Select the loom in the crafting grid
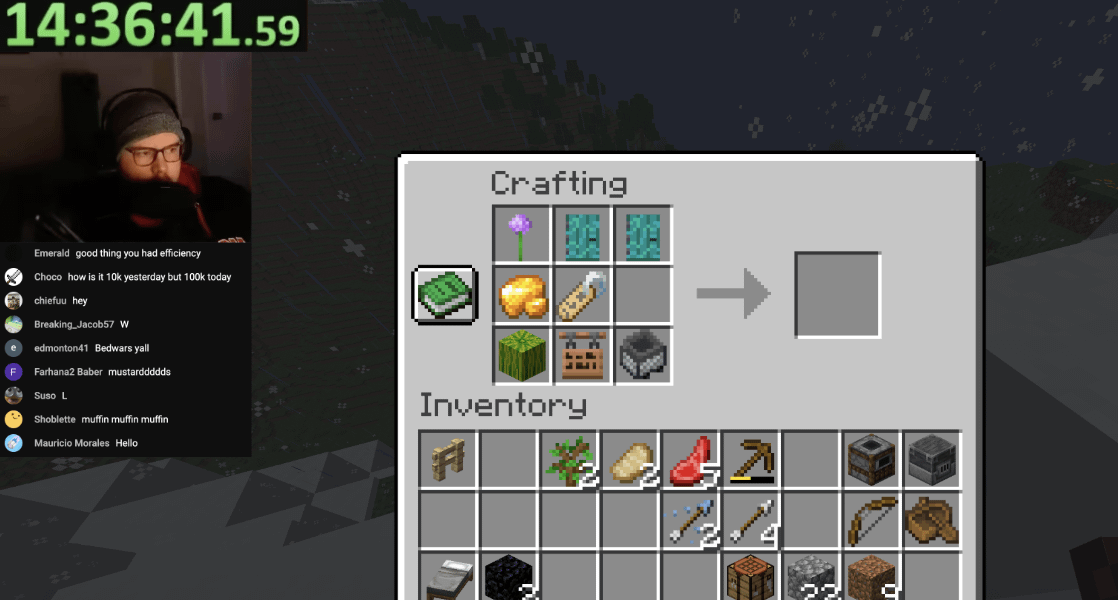The width and height of the screenshot is (1118, 600). (x=582, y=355)
